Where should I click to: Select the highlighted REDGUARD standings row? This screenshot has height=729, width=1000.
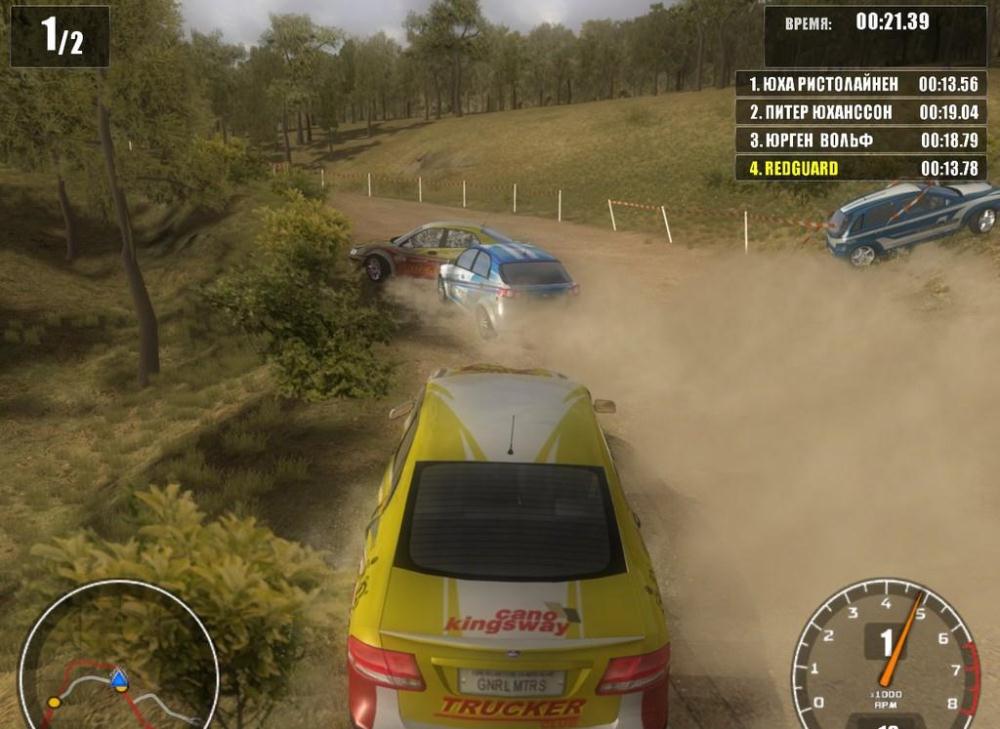(861, 168)
